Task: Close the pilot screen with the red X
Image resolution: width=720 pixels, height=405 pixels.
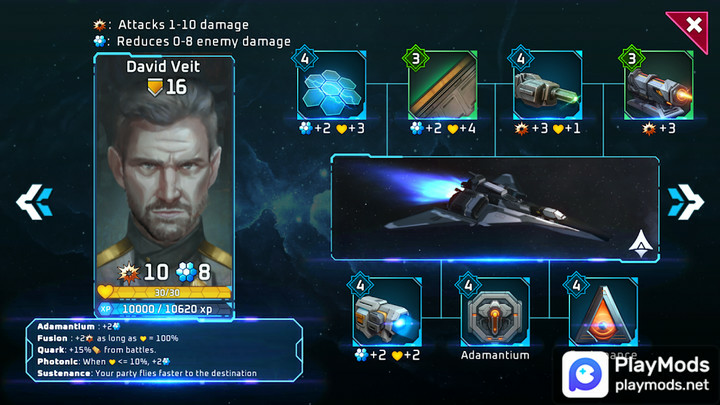Action: click(x=692, y=24)
